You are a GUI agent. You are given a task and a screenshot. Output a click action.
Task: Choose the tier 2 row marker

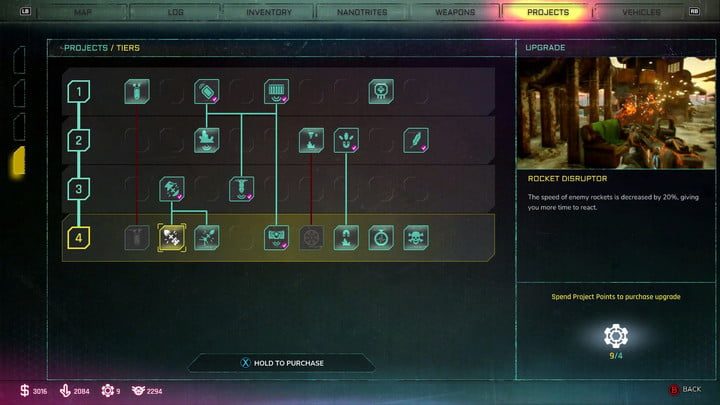78,140
